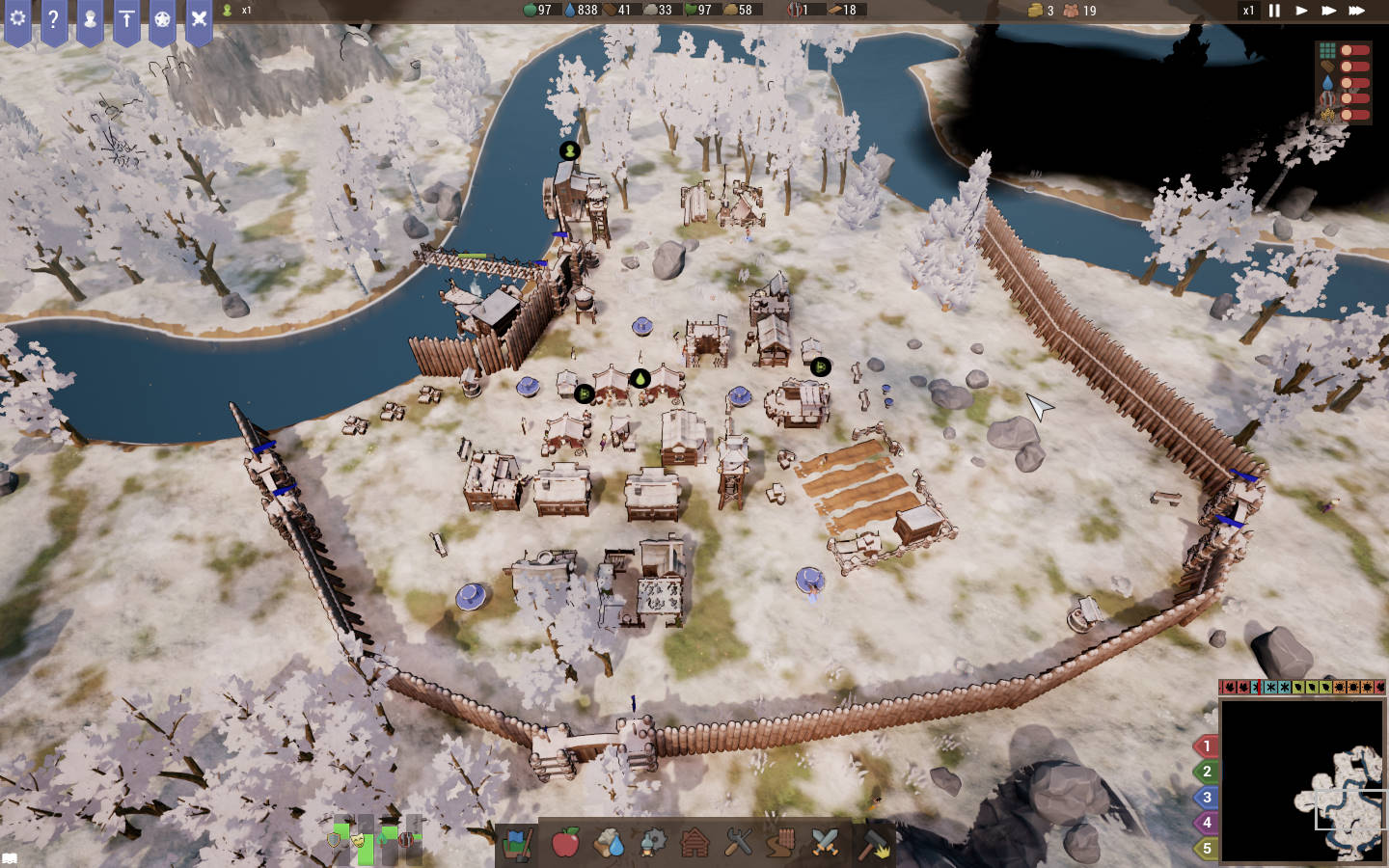The image size is (1389, 868).
Task: Click the minimap in the corner
Action: pos(1302,781)
